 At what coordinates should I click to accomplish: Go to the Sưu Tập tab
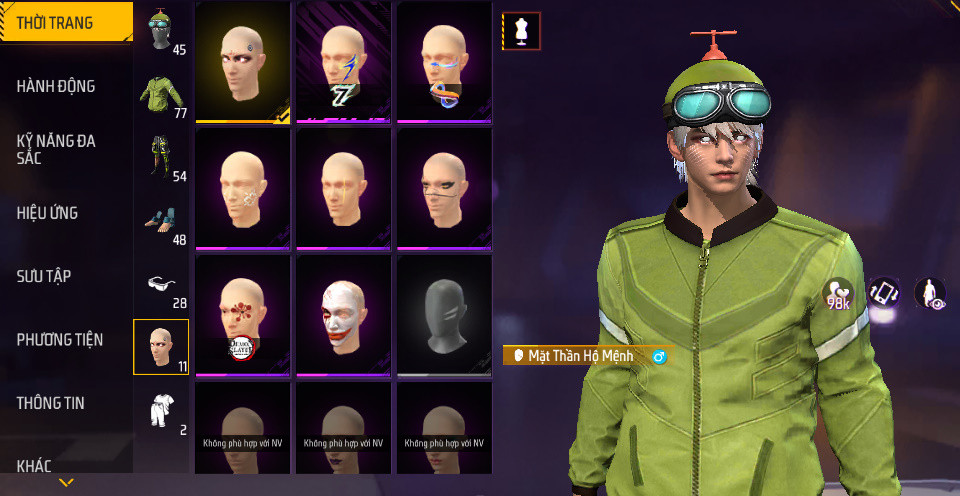pyautogui.click(x=44, y=276)
